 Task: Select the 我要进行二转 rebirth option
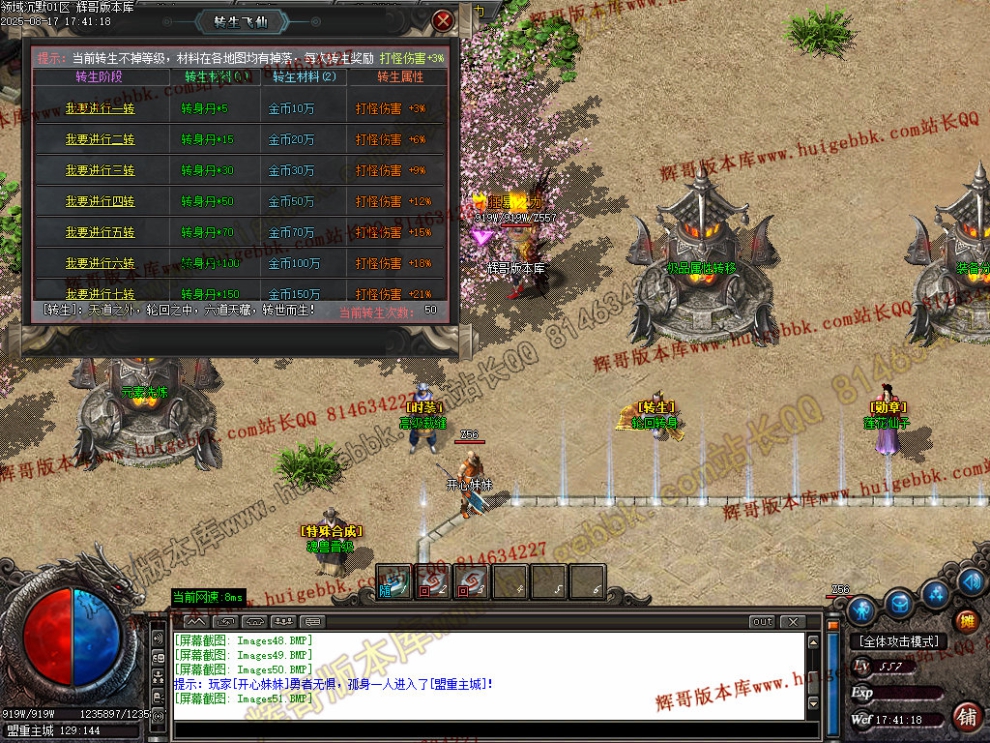point(100,140)
